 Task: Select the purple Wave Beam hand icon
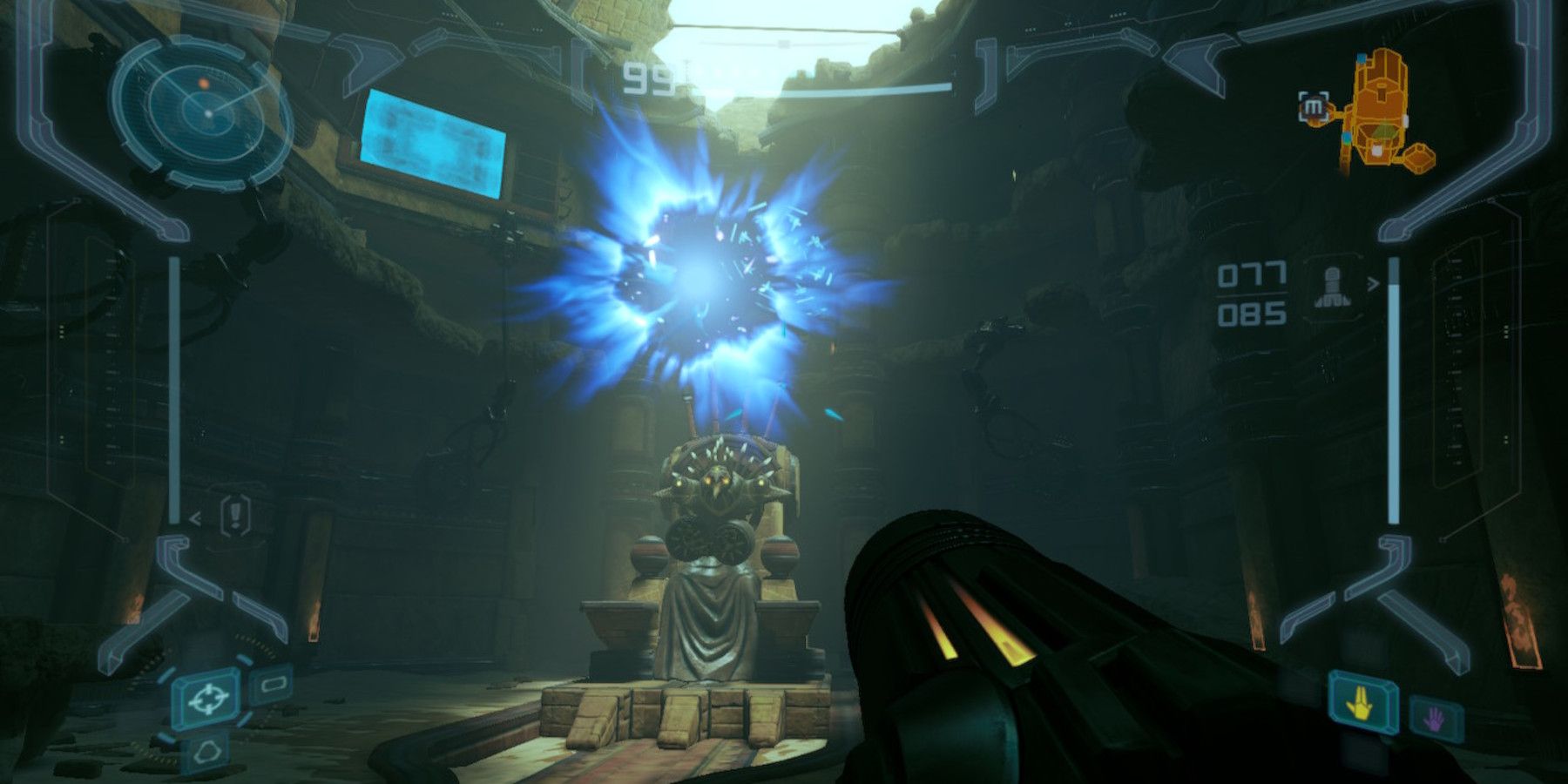point(1434,720)
